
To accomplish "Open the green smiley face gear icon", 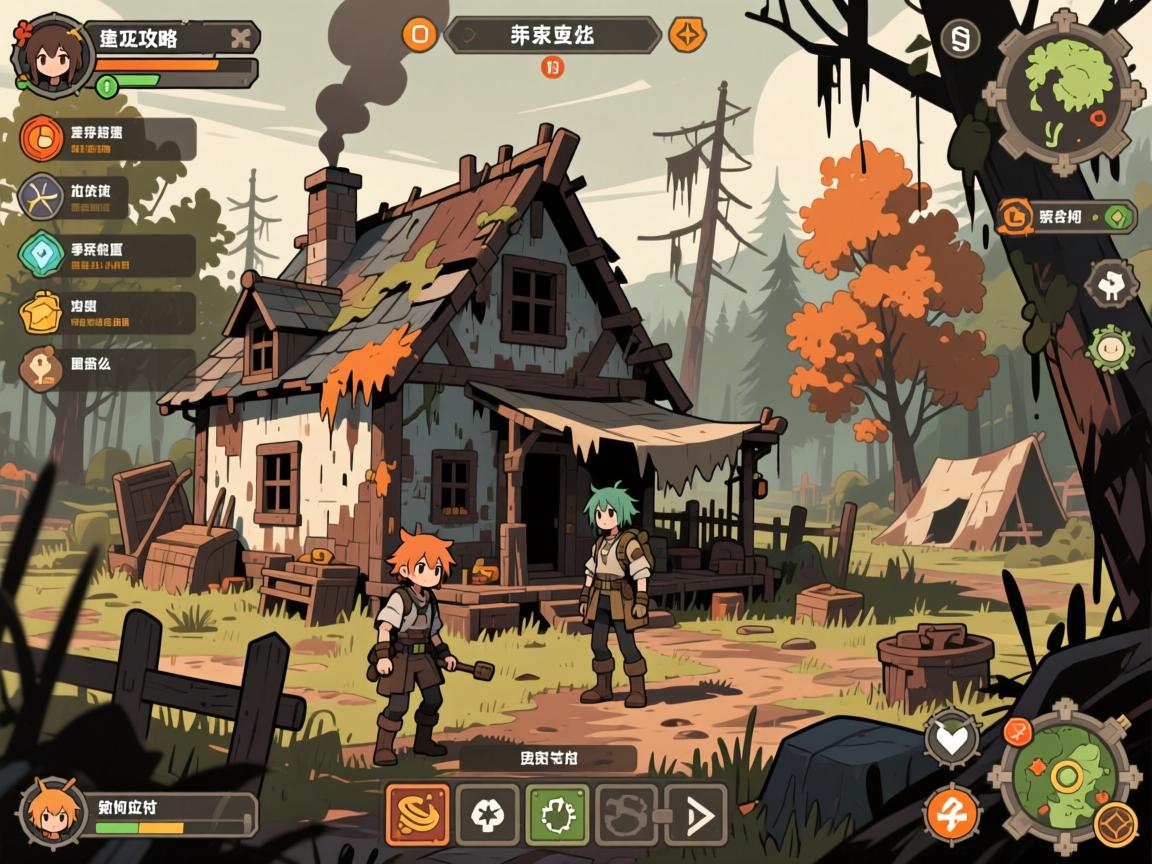I will tap(1110, 349).
